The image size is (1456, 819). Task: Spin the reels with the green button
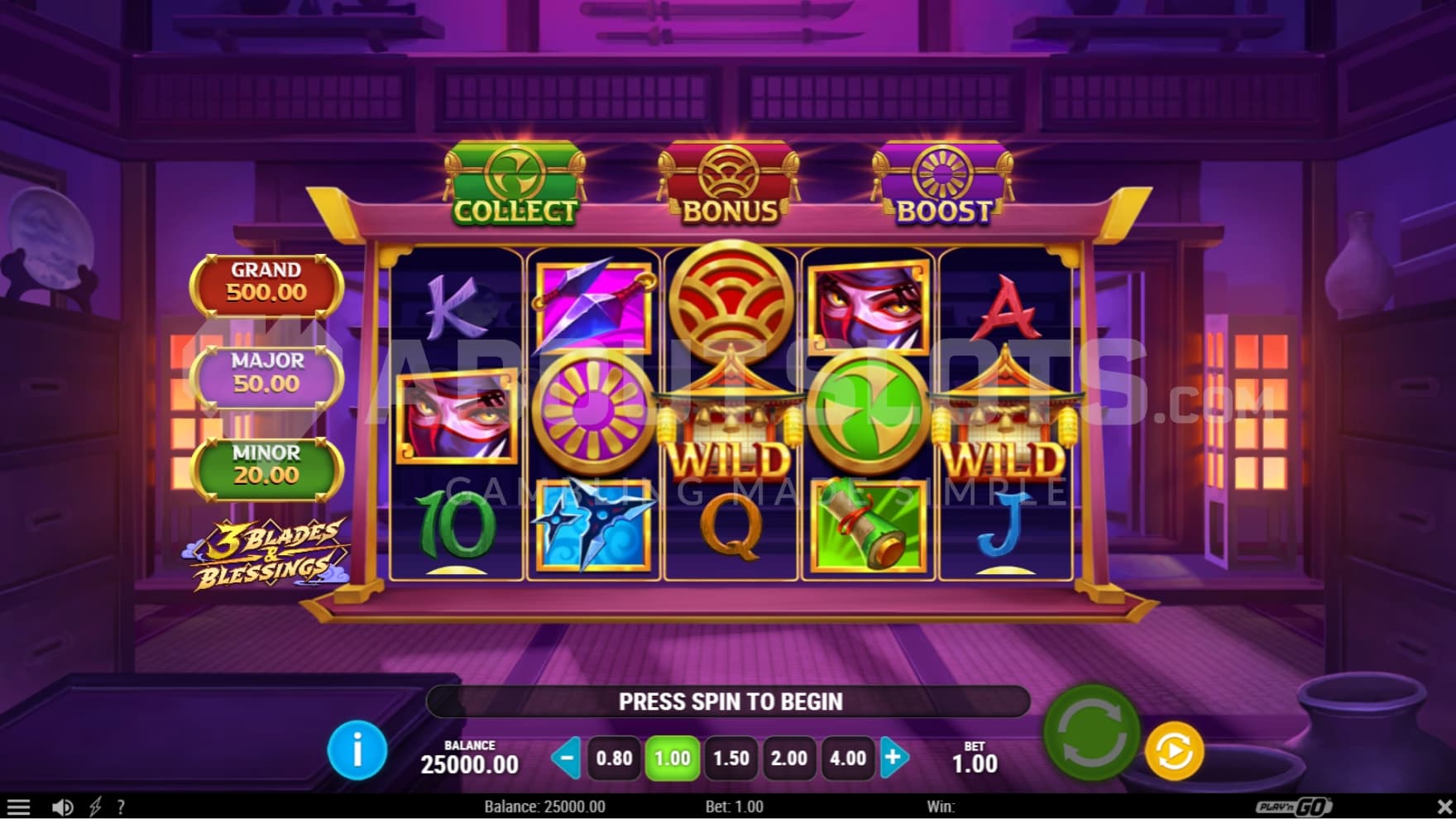(1091, 733)
